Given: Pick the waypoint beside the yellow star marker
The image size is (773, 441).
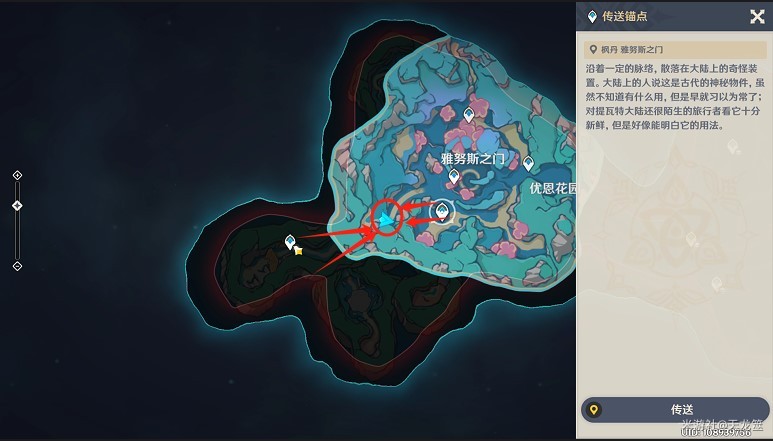Looking at the screenshot, I should (290, 241).
